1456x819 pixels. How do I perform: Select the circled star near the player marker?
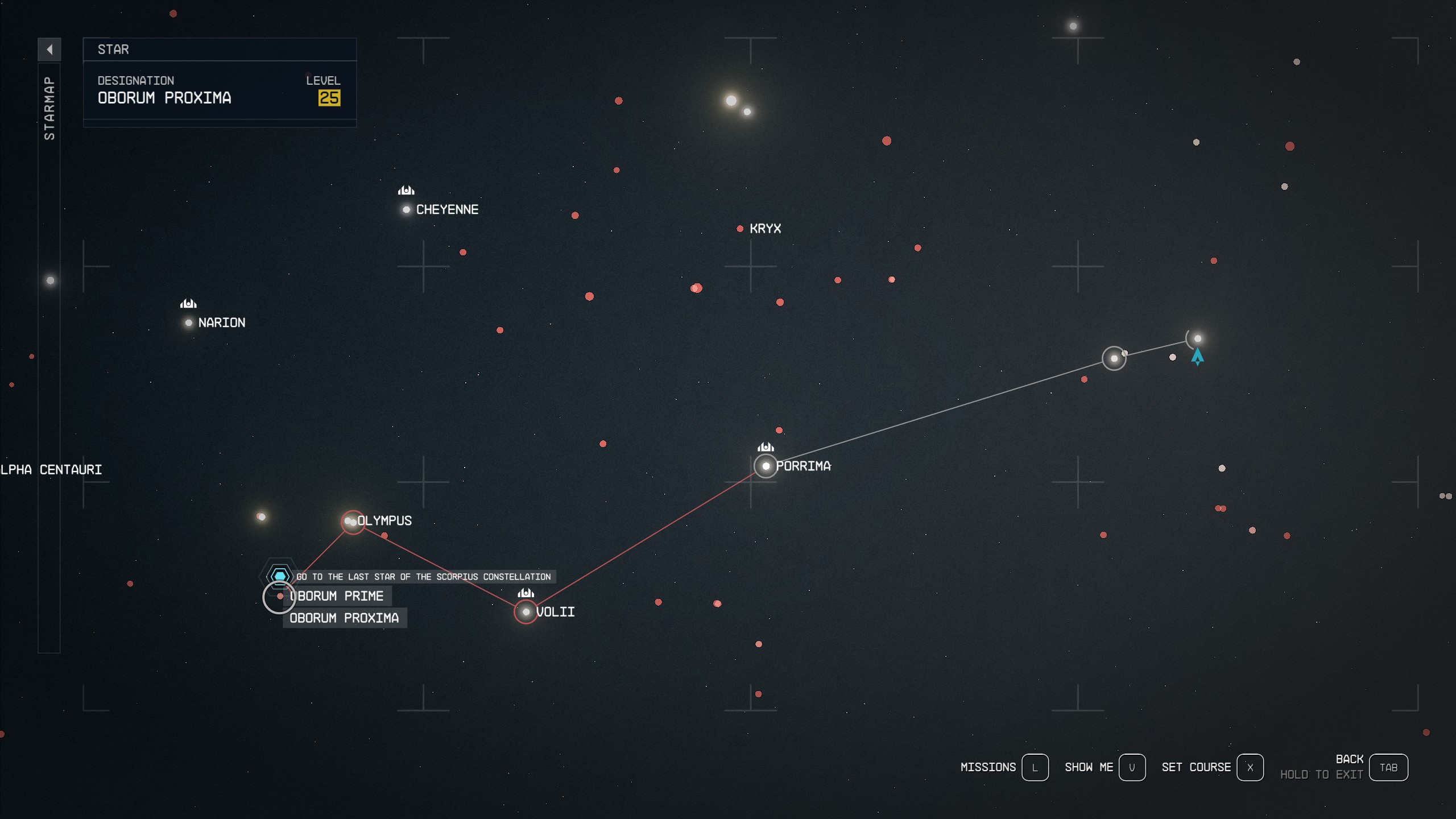[1115, 358]
